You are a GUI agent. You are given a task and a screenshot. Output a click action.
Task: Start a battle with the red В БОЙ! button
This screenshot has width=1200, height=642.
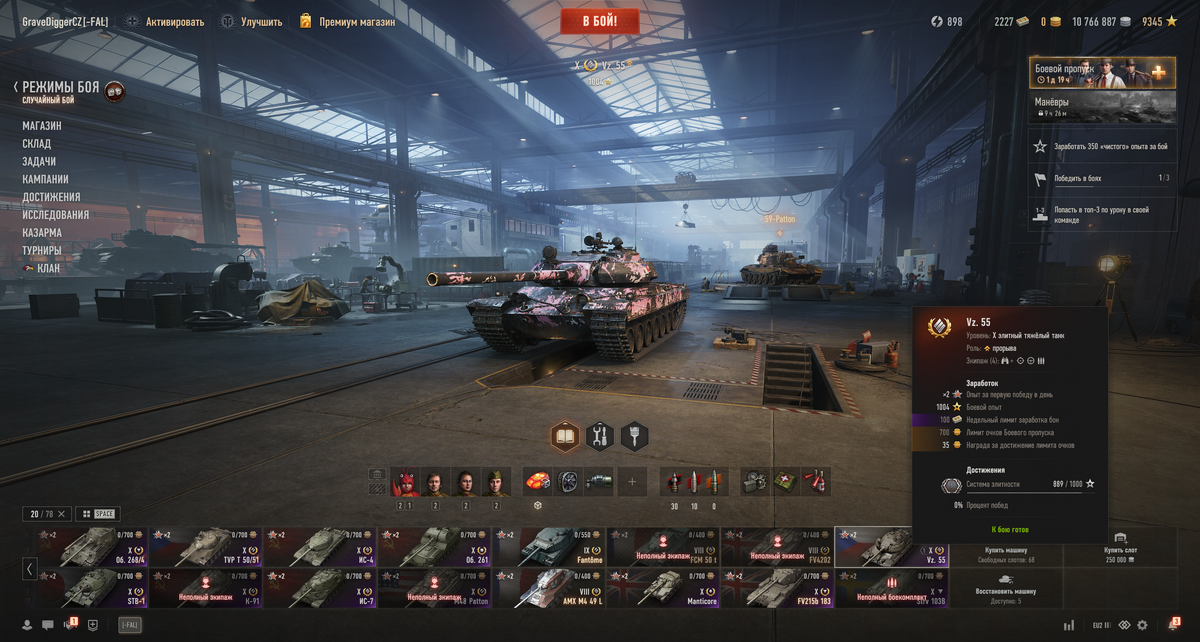click(x=599, y=21)
